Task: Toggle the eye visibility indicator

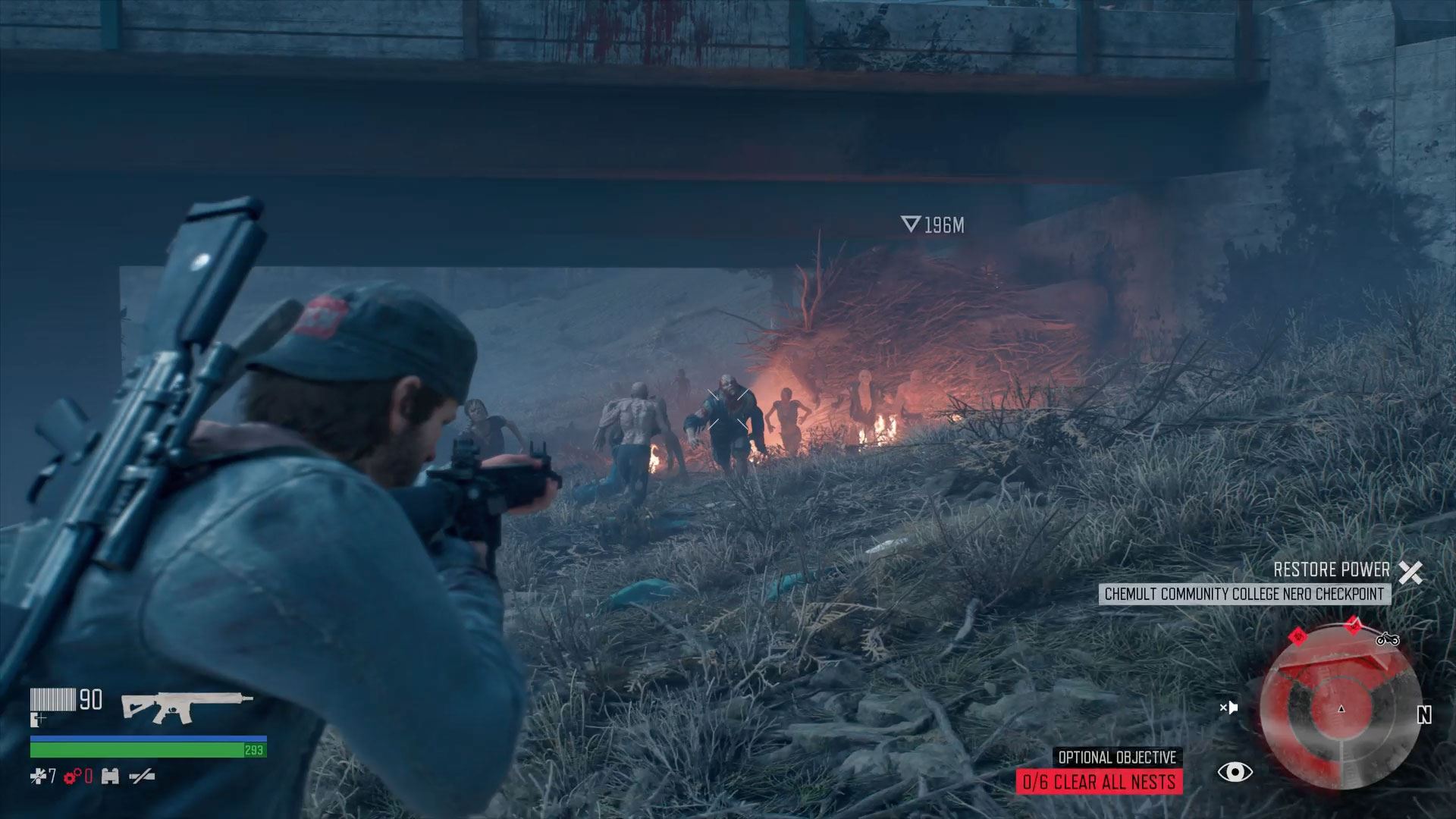Action: coord(1235,772)
